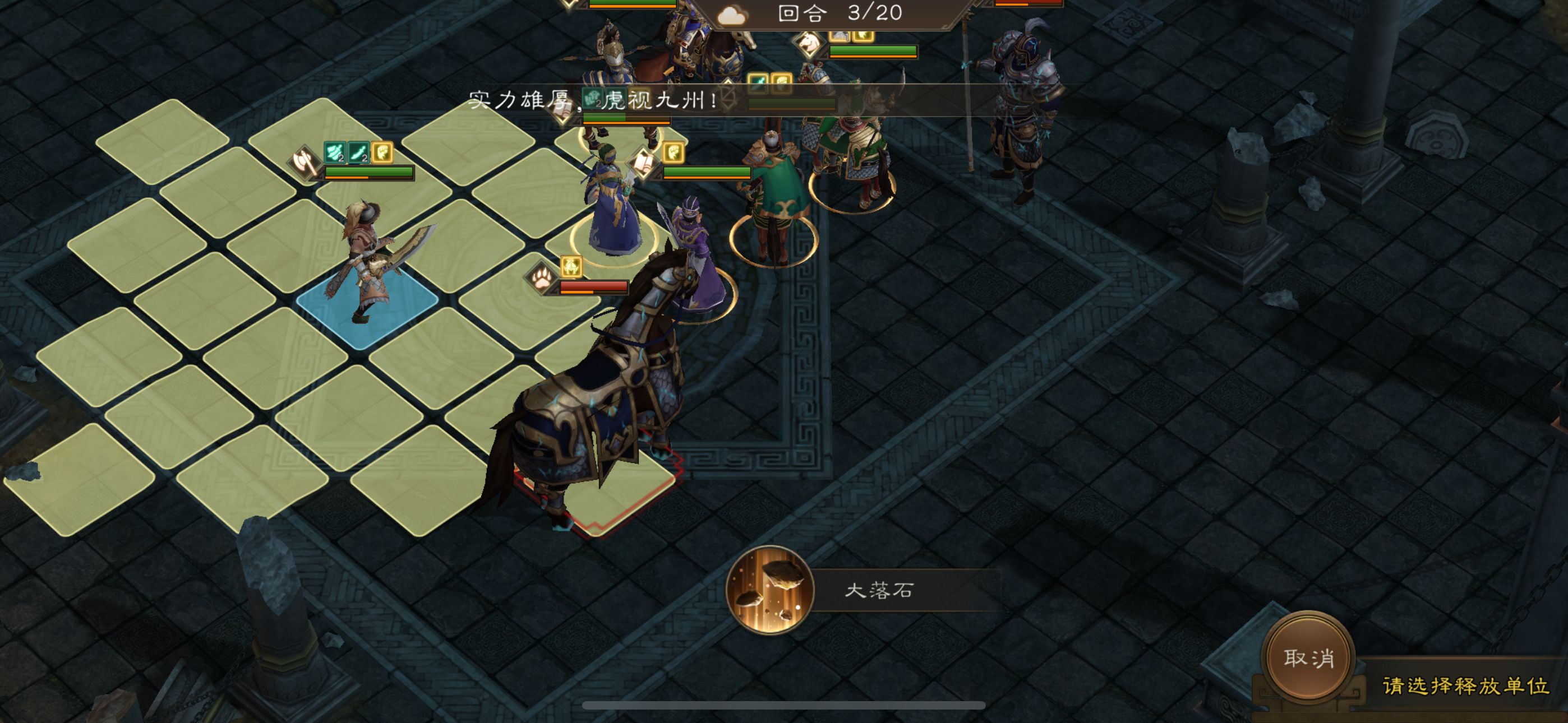The width and height of the screenshot is (1568, 723).
Task: Tap the green claw buff icon with stack count 2
Action: (x=334, y=153)
